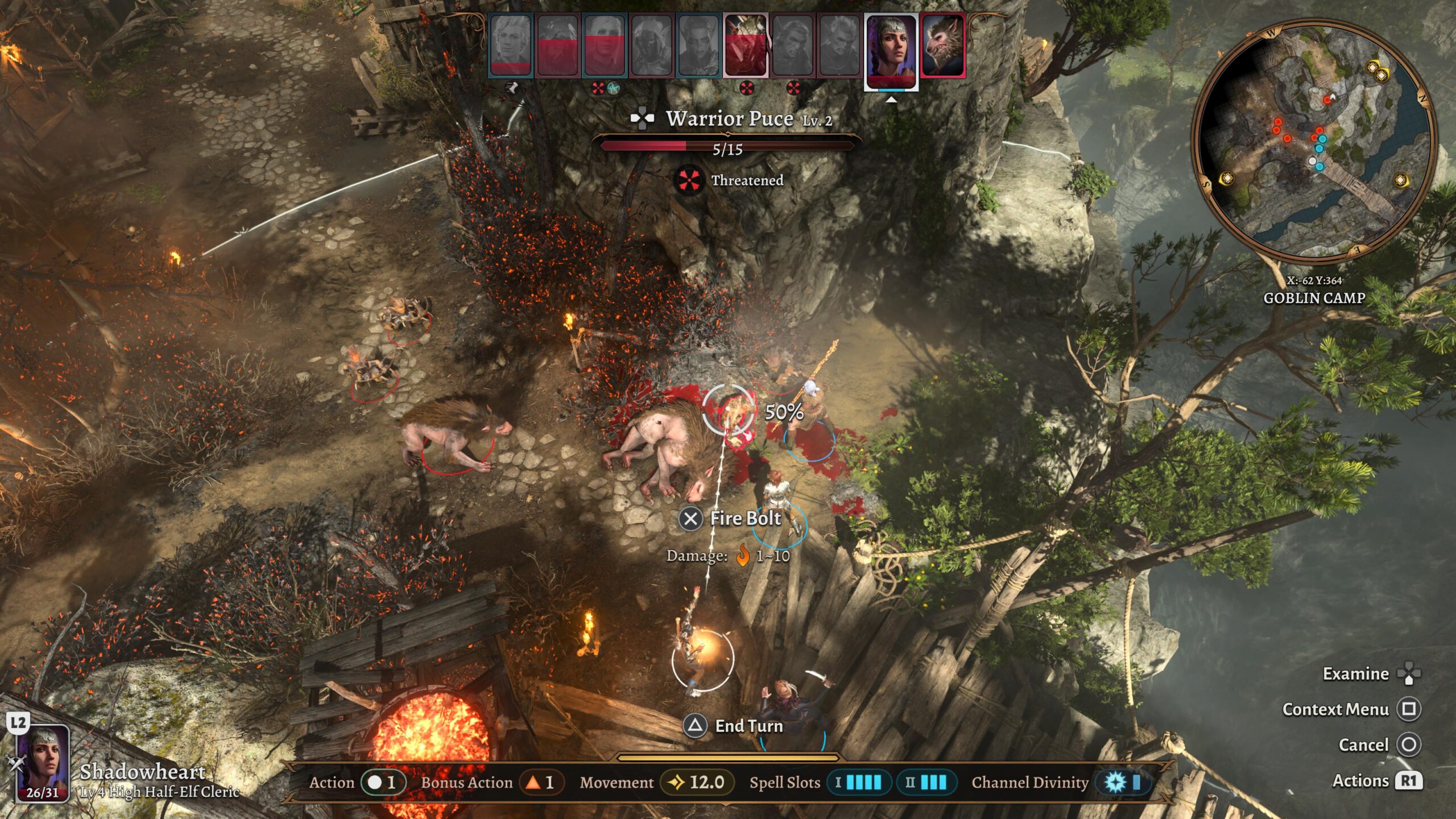Click the winged boot status icon below the turn order
Screen dimensions: 1456x819
[x=512, y=88]
